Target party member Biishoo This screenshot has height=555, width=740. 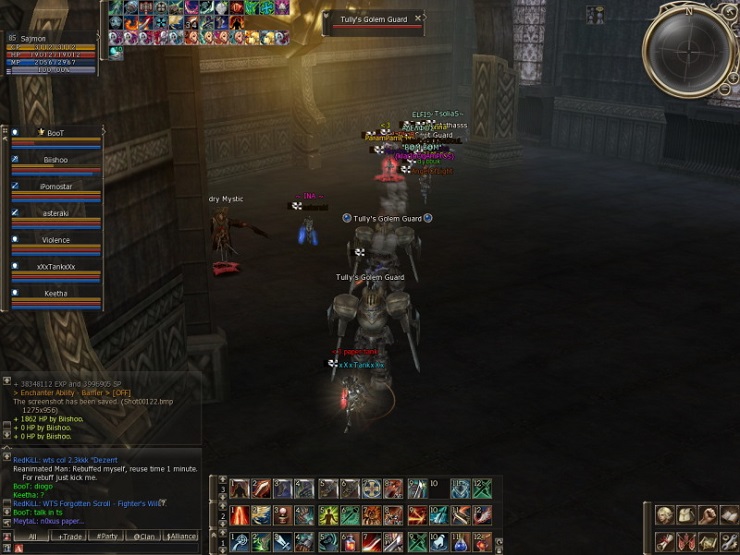tap(56, 160)
